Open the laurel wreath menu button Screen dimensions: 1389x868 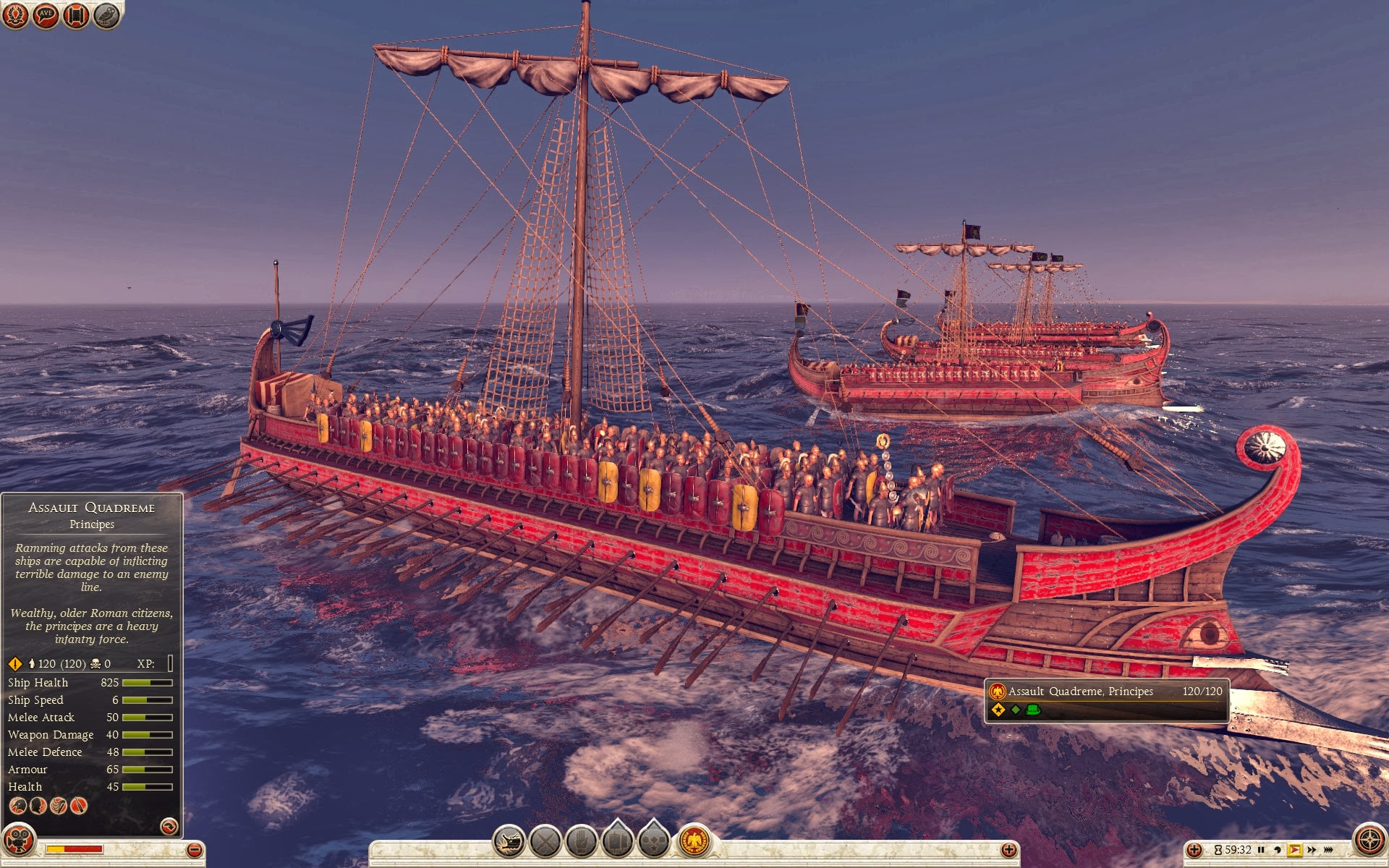15,15
